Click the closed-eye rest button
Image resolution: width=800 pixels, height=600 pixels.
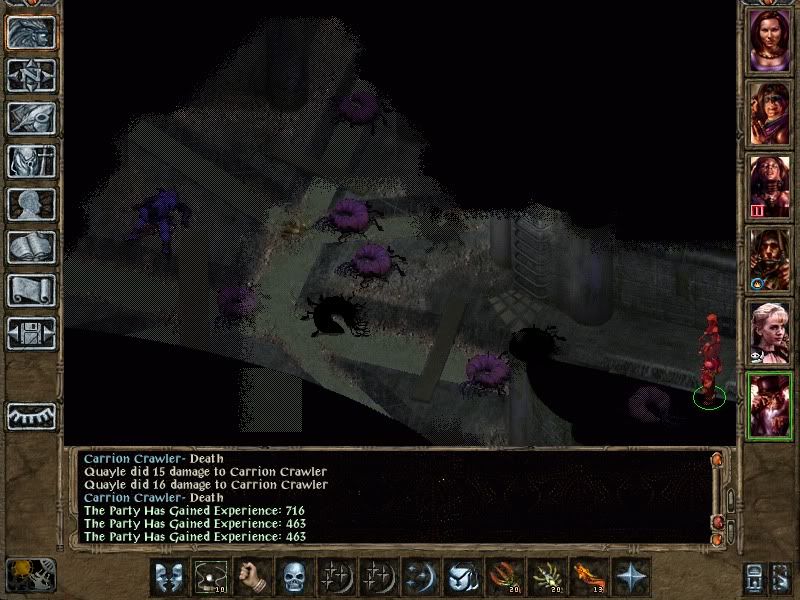[31, 415]
